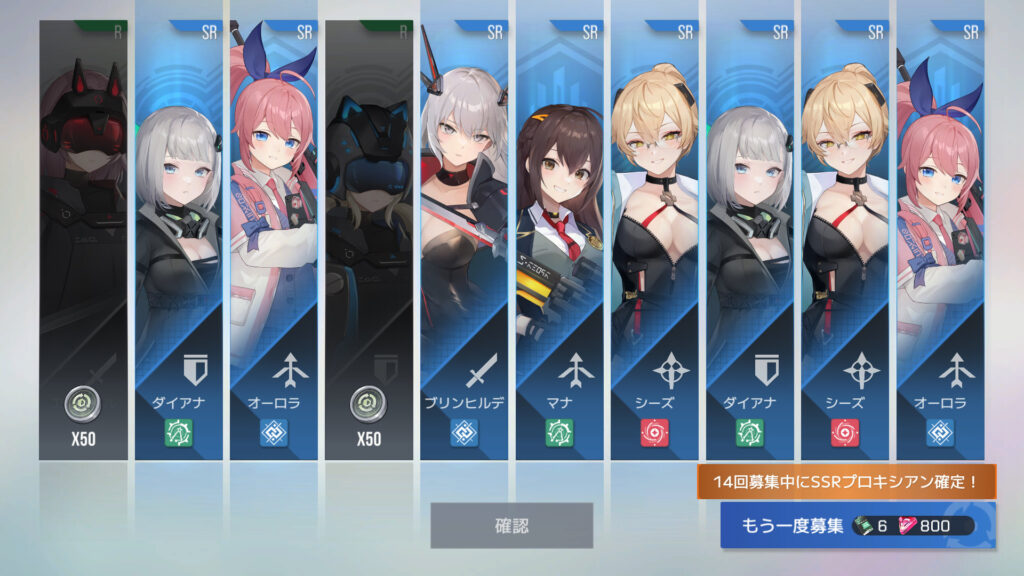Choose the blue-helmet R card
The width and height of the screenshot is (1024, 576).
pos(369,240)
